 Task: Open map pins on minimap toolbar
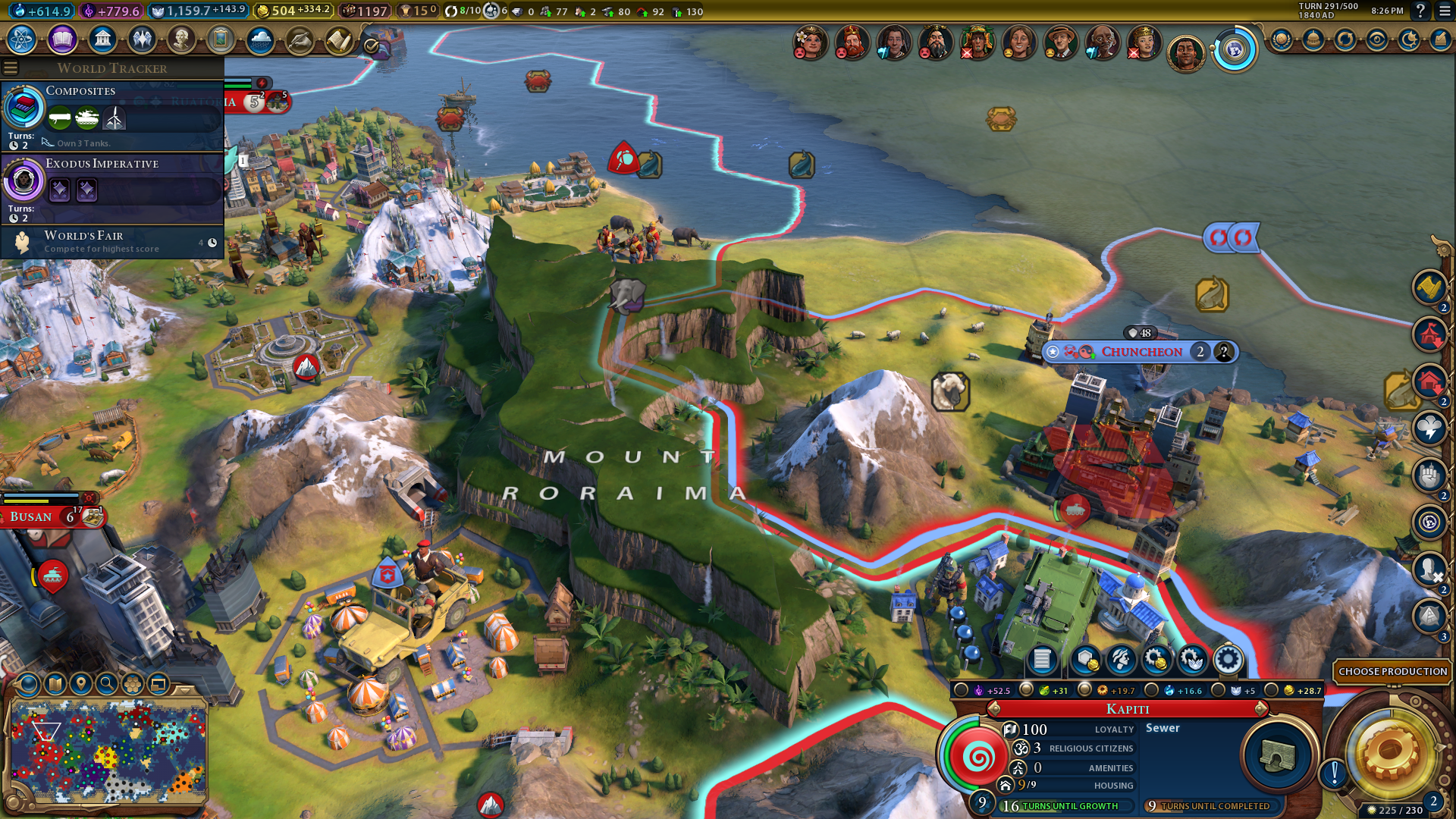tap(81, 684)
